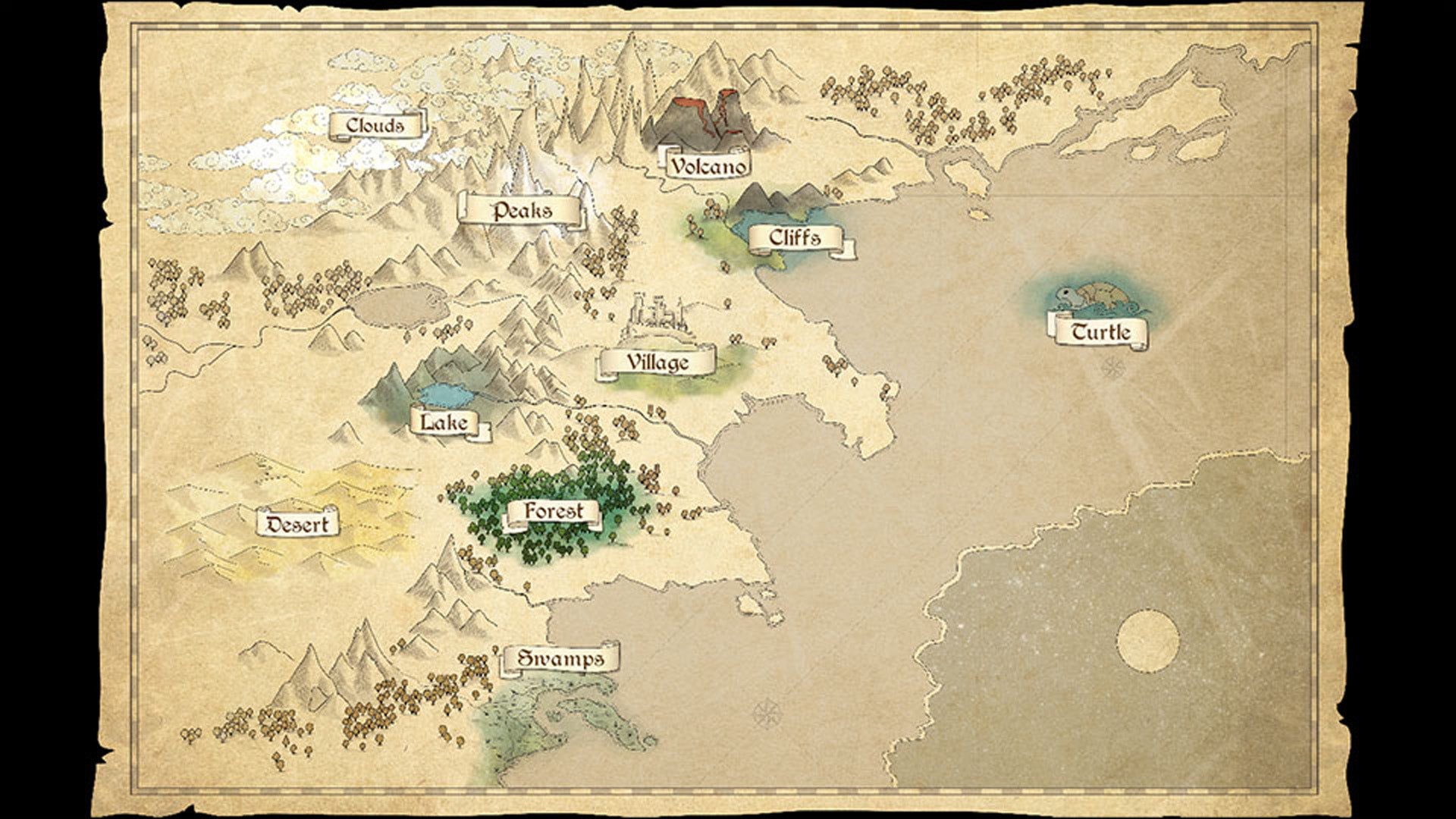Image resolution: width=1456 pixels, height=819 pixels.
Task: Travel to the Cliffs location
Action: (795, 238)
